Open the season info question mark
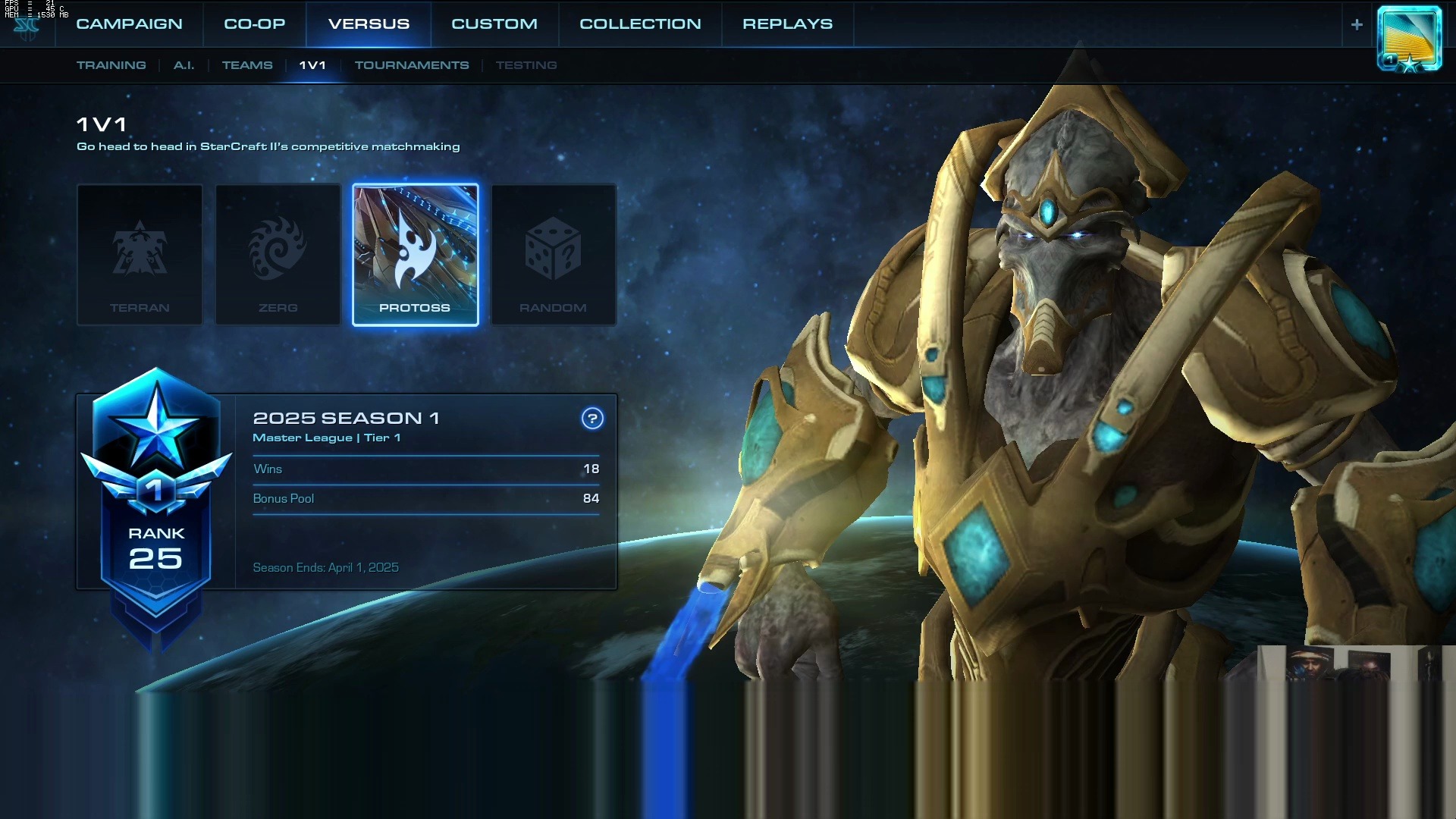1456x819 pixels. [x=592, y=418]
